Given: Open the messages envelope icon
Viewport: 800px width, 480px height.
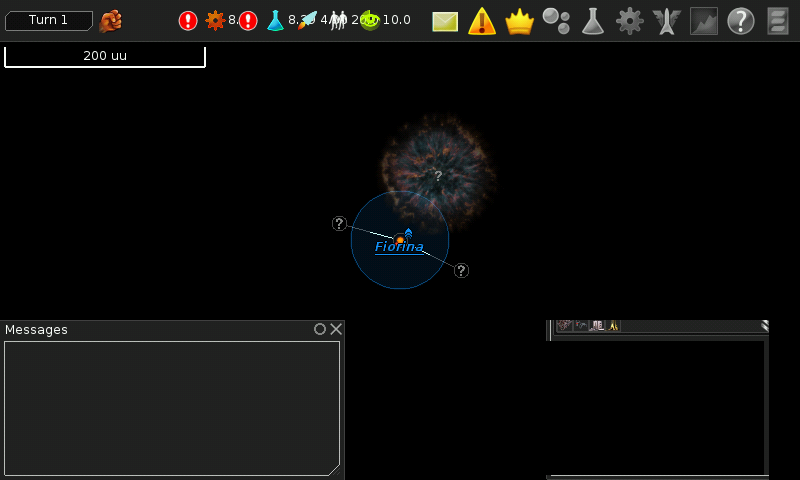Looking at the screenshot, I should (445, 21).
